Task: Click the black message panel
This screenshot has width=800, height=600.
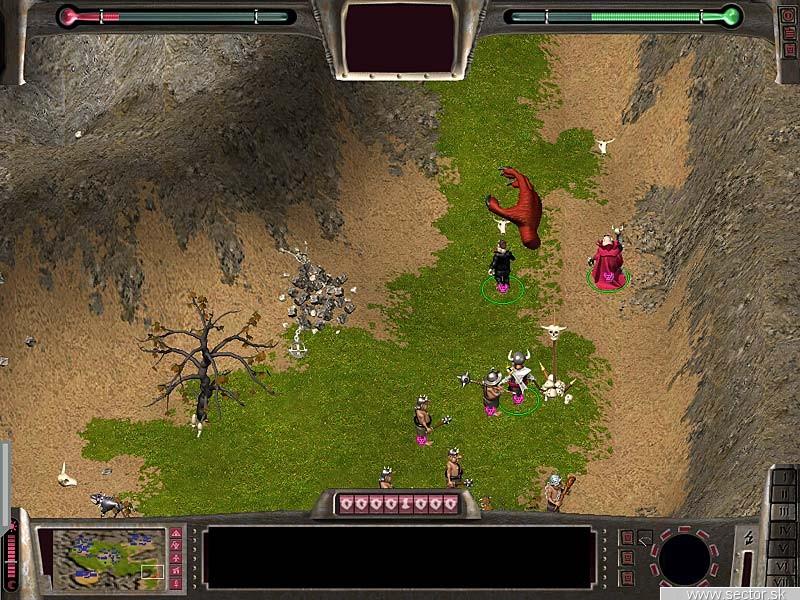Action: 398,557
